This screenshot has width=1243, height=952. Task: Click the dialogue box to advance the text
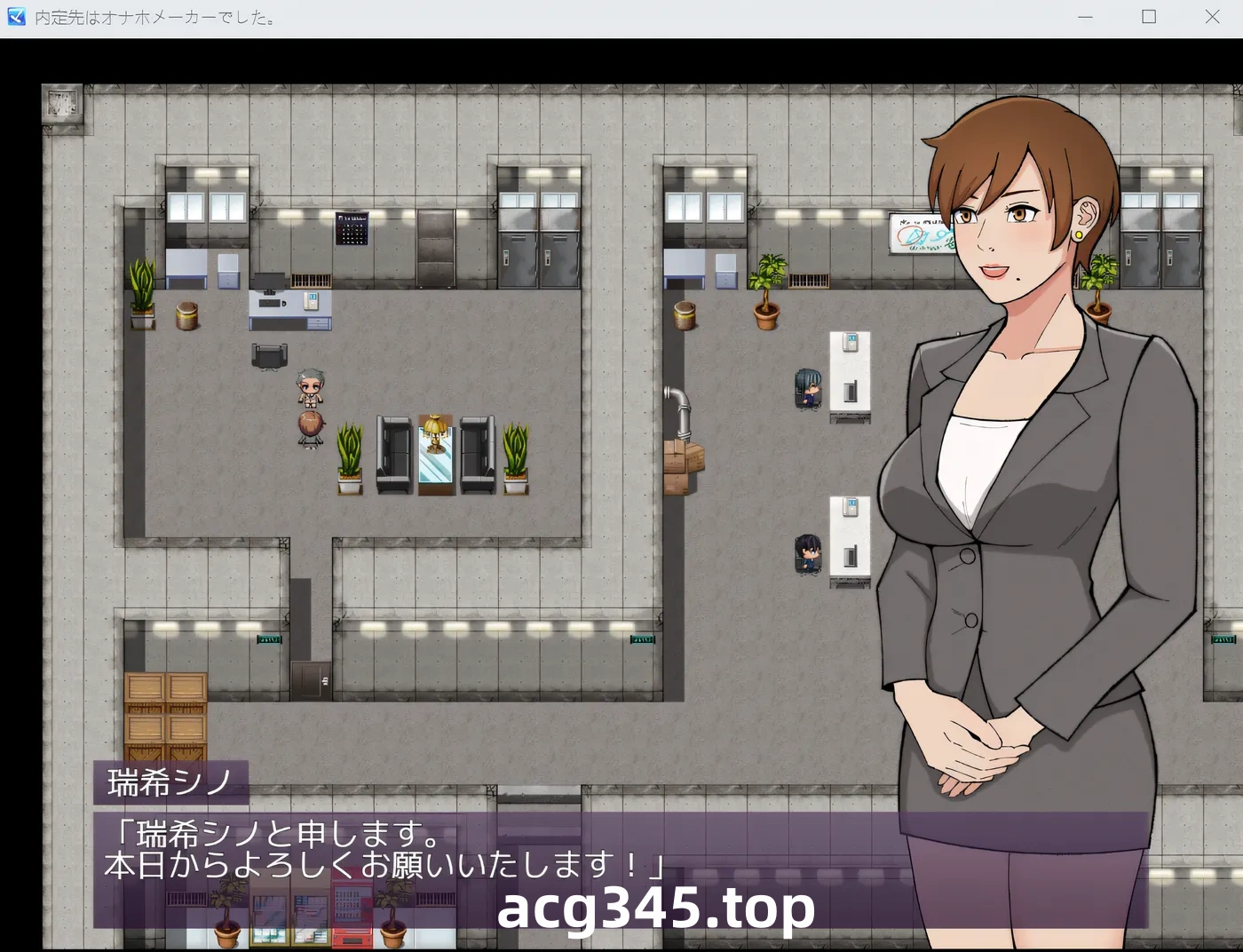click(x=400, y=848)
